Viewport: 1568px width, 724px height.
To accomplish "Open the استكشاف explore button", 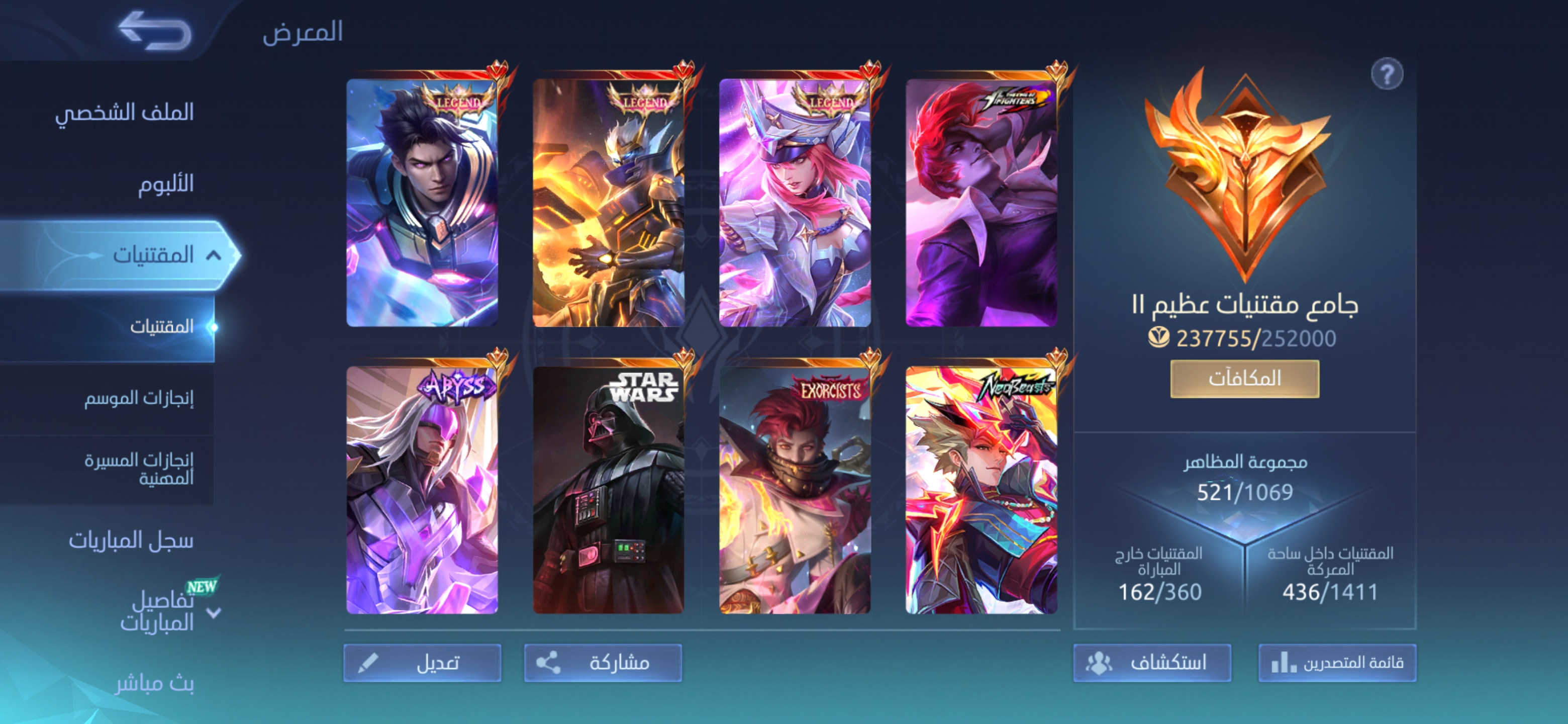I will [1152, 663].
